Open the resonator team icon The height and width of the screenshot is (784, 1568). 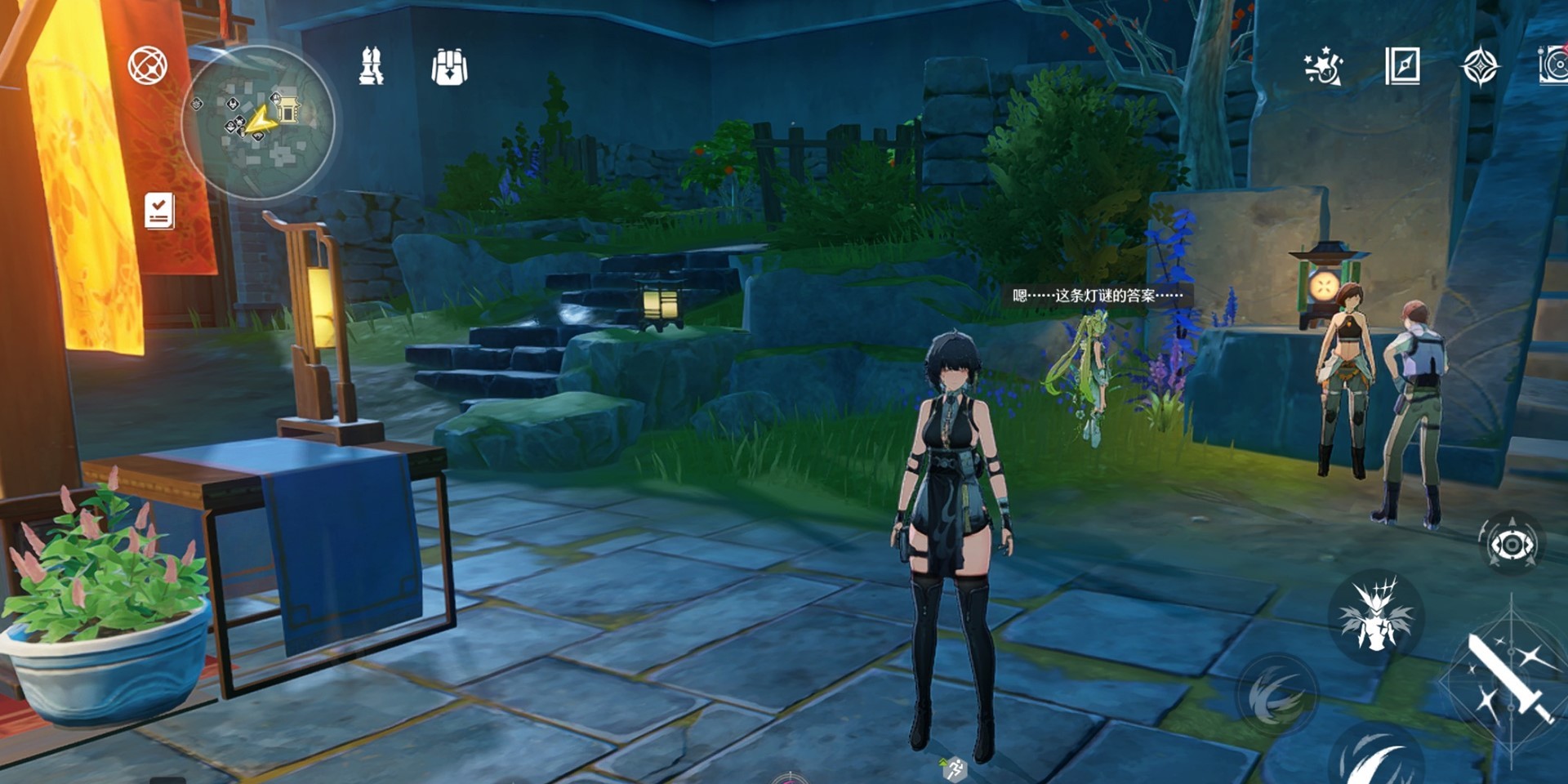pos(372,66)
